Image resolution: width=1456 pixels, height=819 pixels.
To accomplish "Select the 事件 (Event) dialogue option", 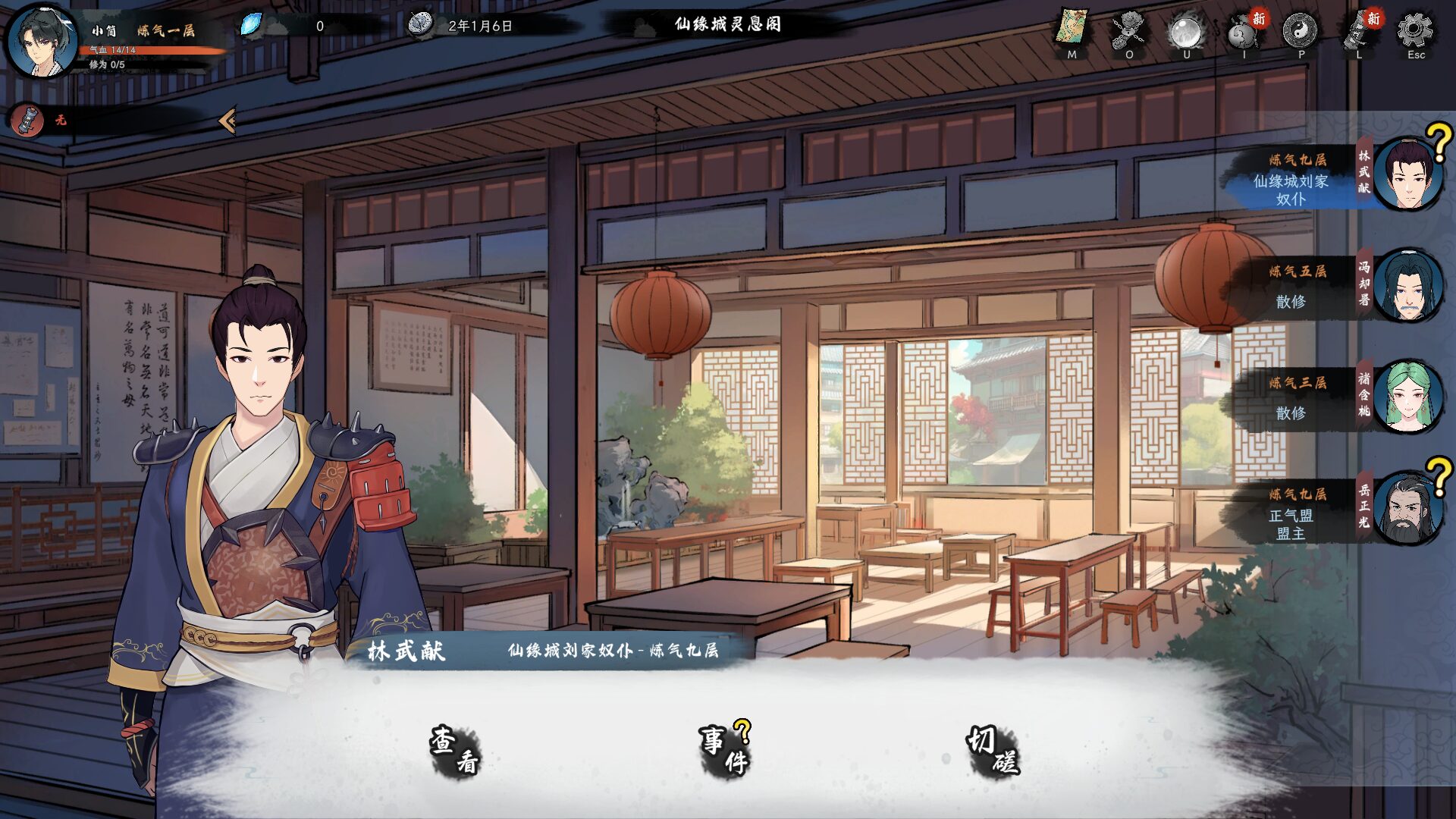I will [724, 751].
